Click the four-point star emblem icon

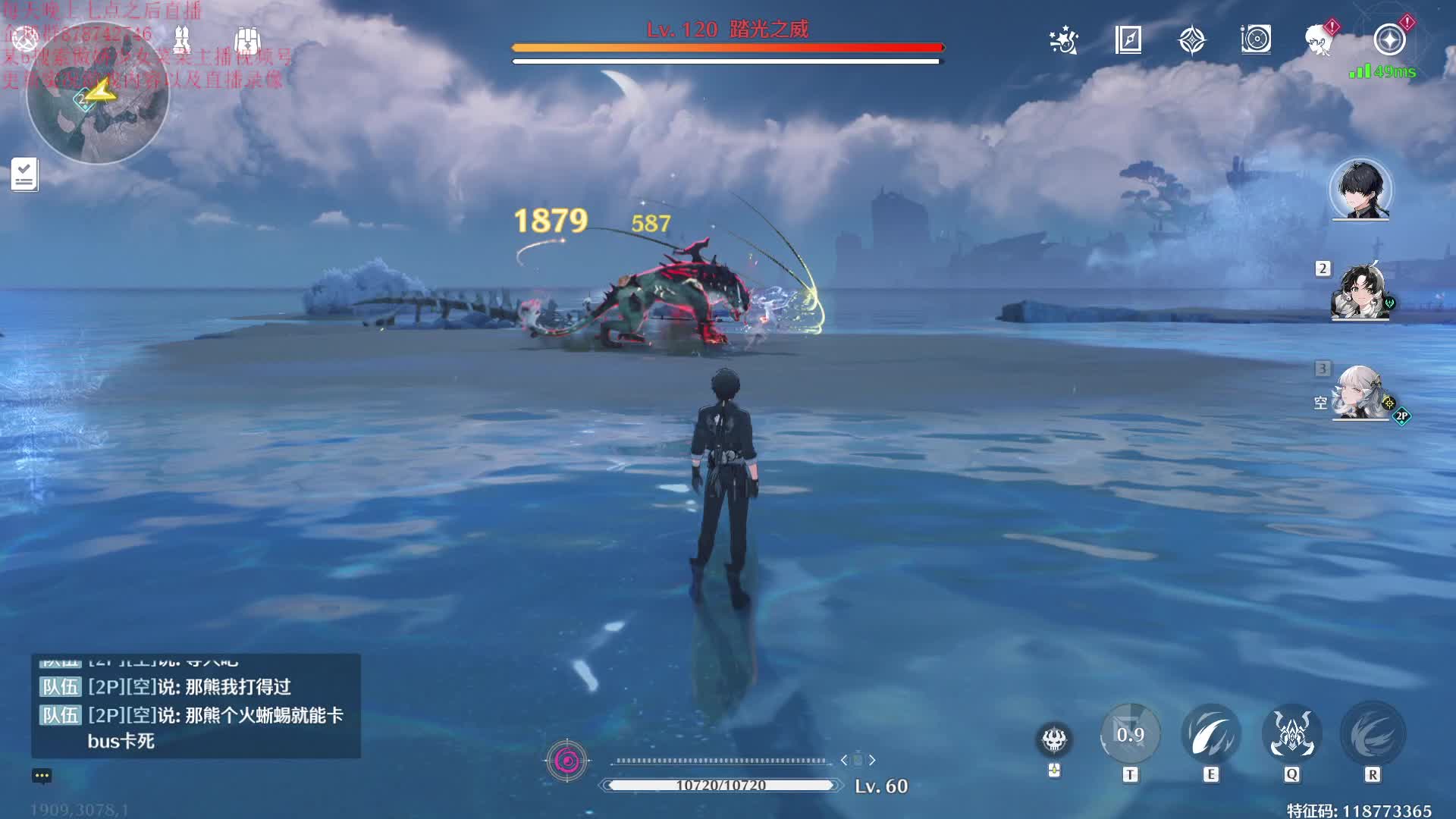pyautogui.click(x=1192, y=40)
